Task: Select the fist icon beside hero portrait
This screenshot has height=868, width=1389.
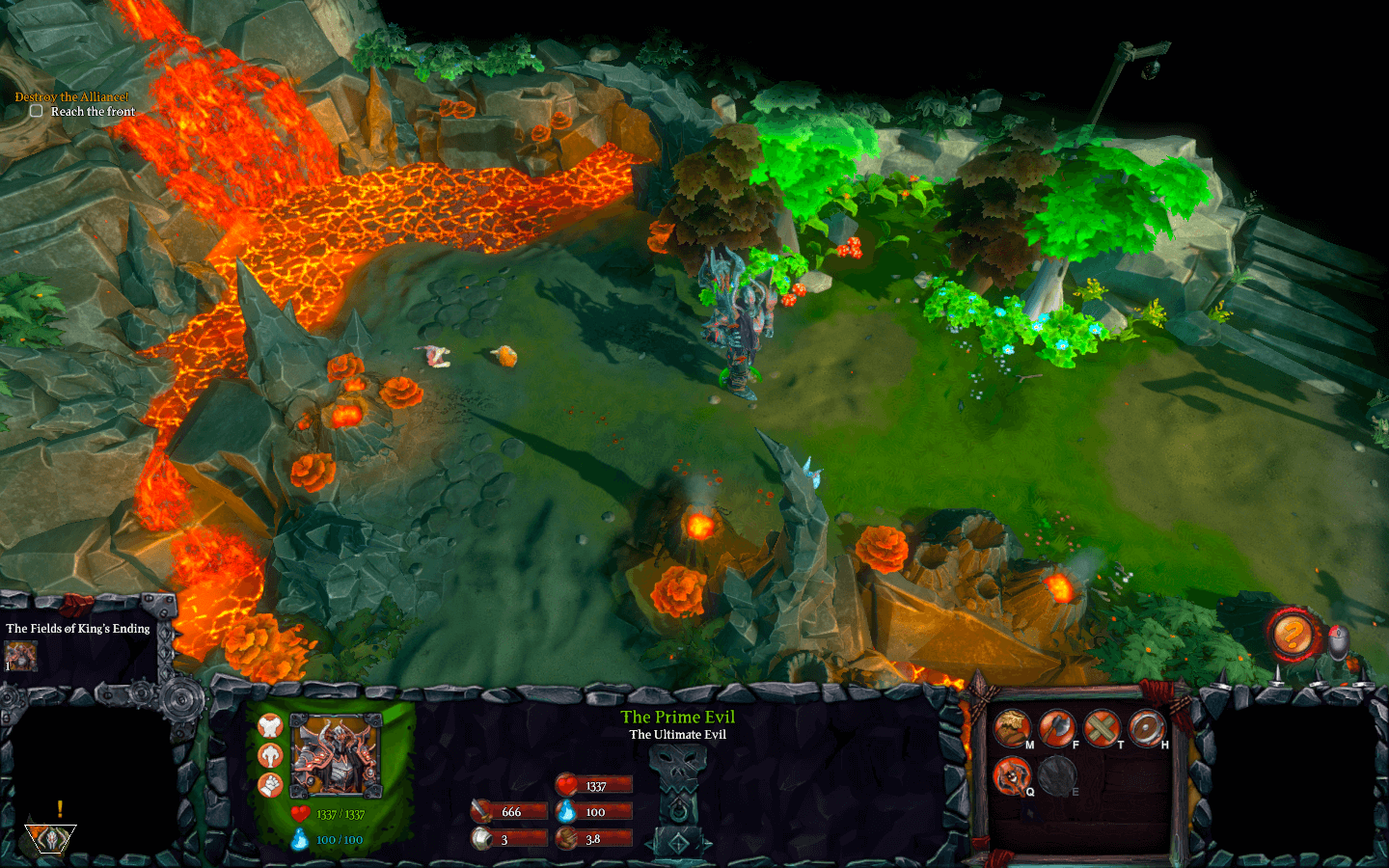Action: point(270,785)
